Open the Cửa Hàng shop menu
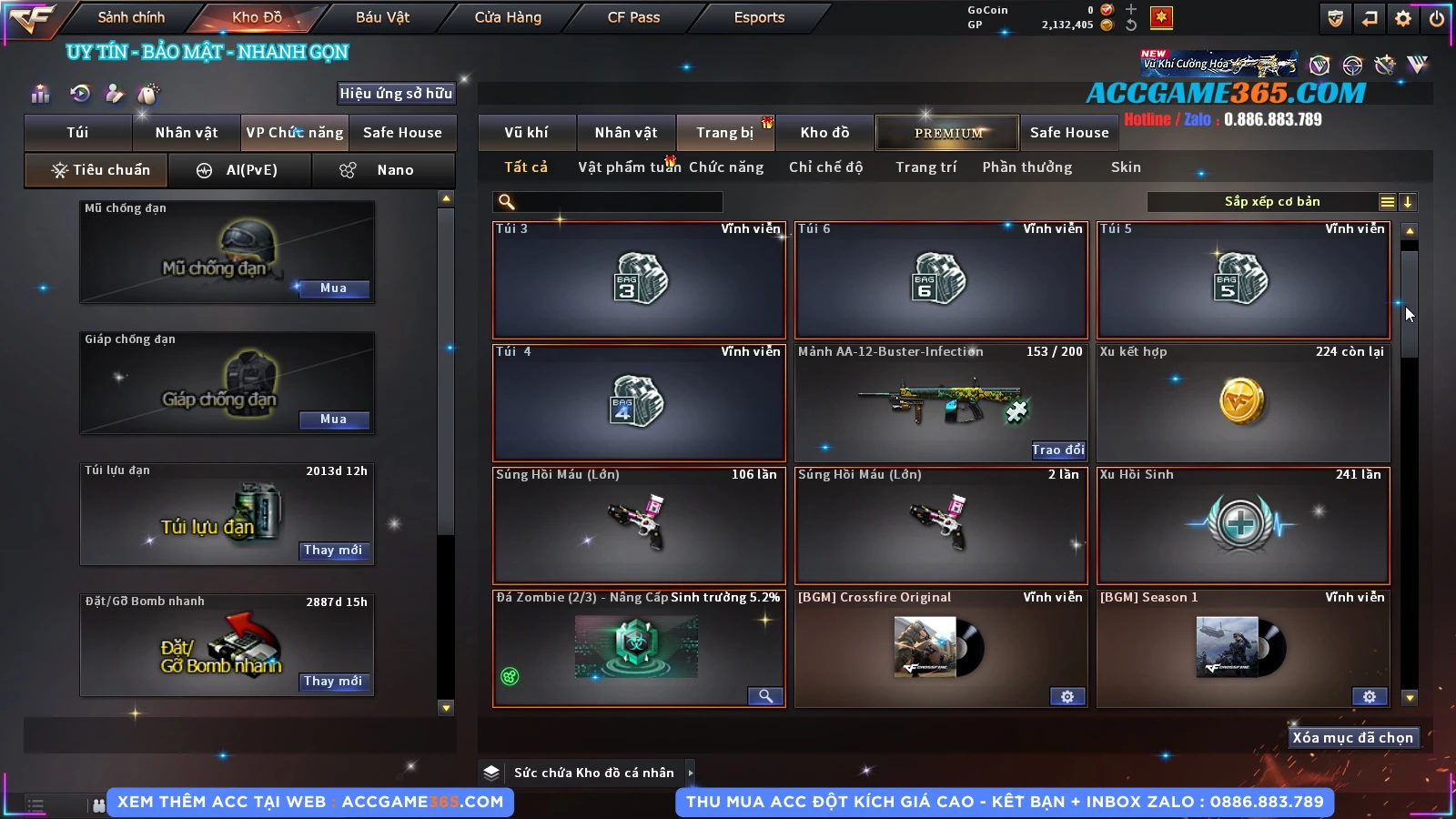Image resolution: width=1456 pixels, height=819 pixels. [508, 17]
